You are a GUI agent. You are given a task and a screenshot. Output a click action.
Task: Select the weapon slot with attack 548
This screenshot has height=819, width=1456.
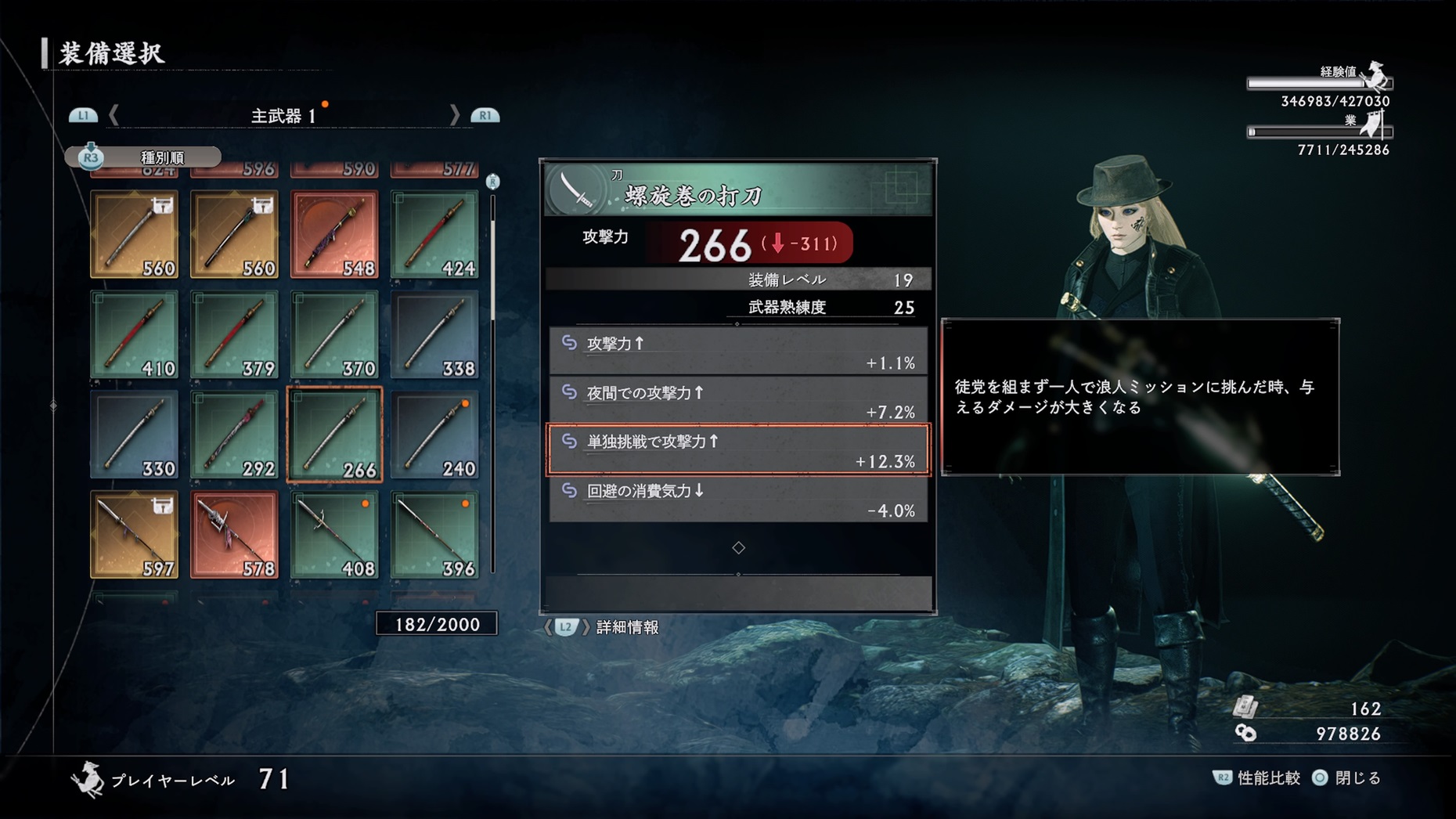(334, 234)
